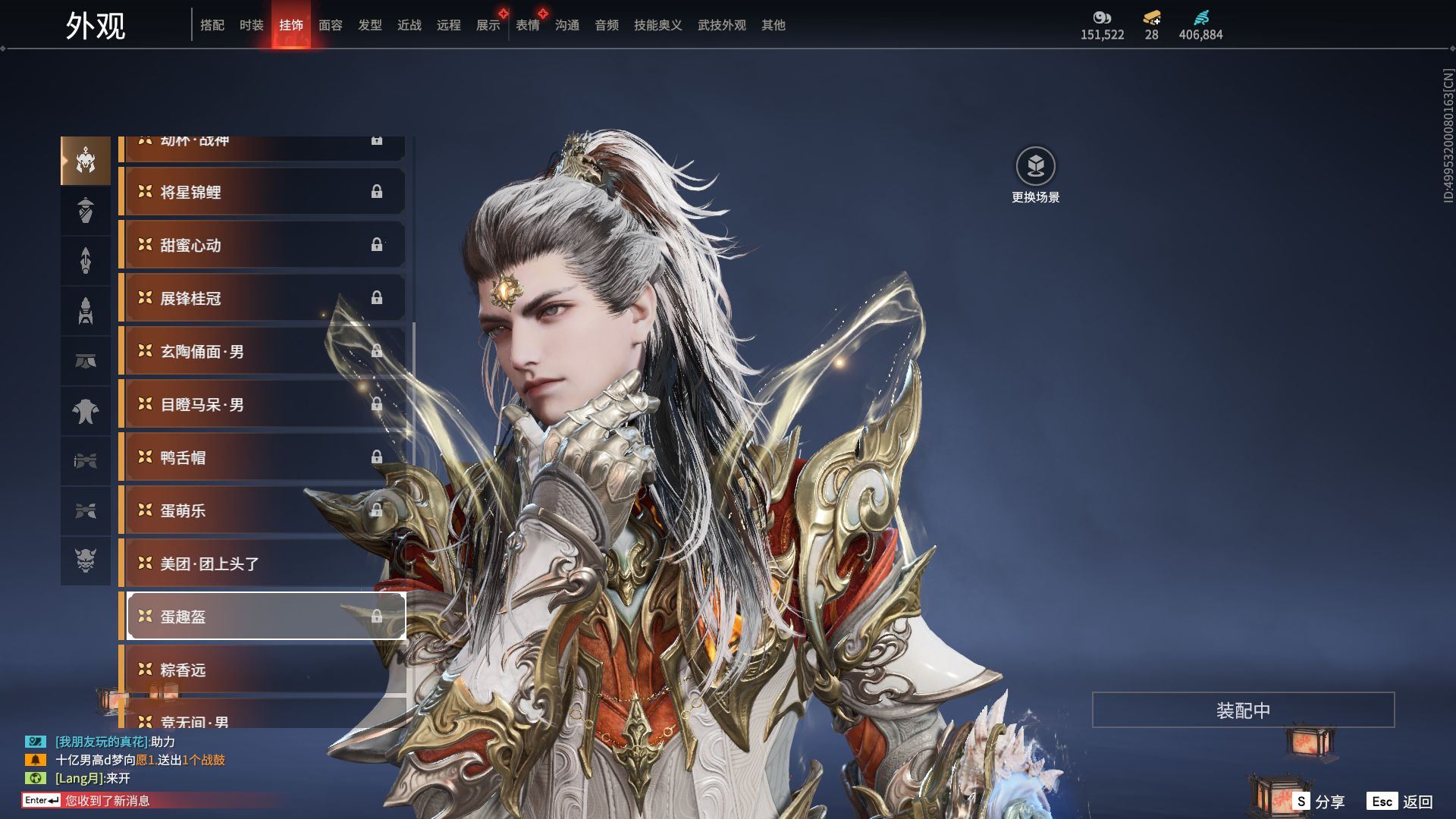Choose 美团·团上头了 from the list

coord(262,563)
